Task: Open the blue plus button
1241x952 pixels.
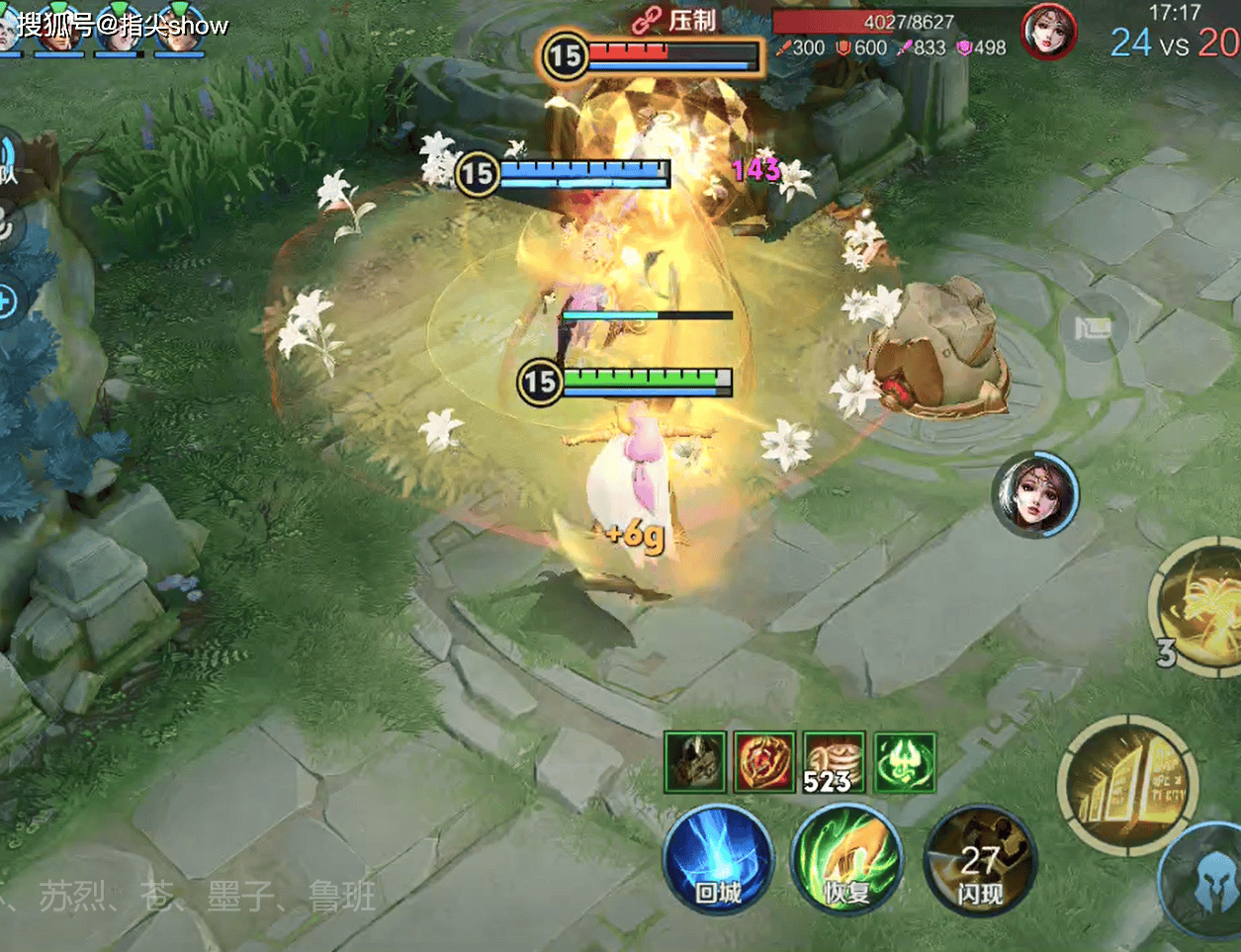Action: 6,301
